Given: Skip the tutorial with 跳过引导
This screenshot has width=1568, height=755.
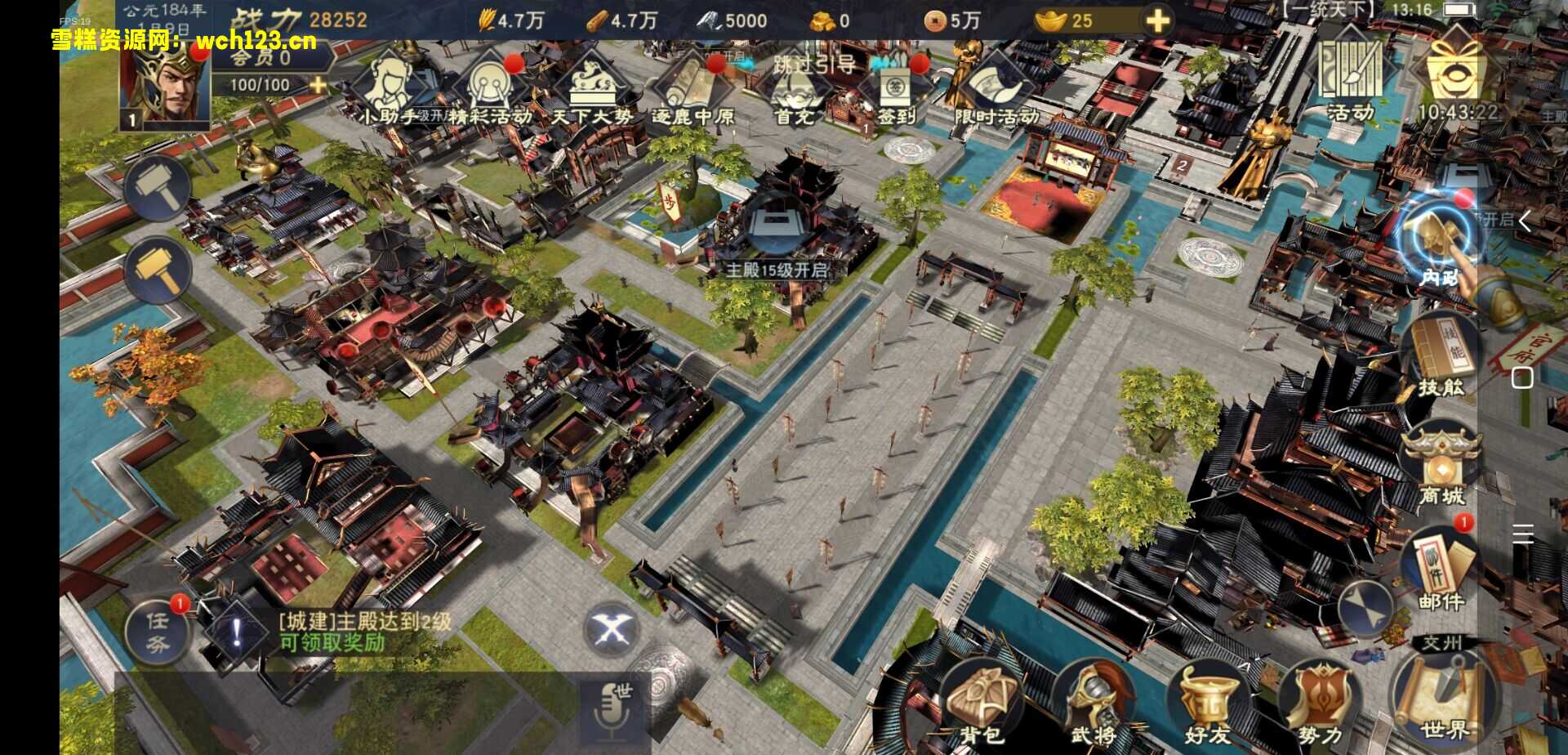Looking at the screenshot, I should [x=813, y=65].
